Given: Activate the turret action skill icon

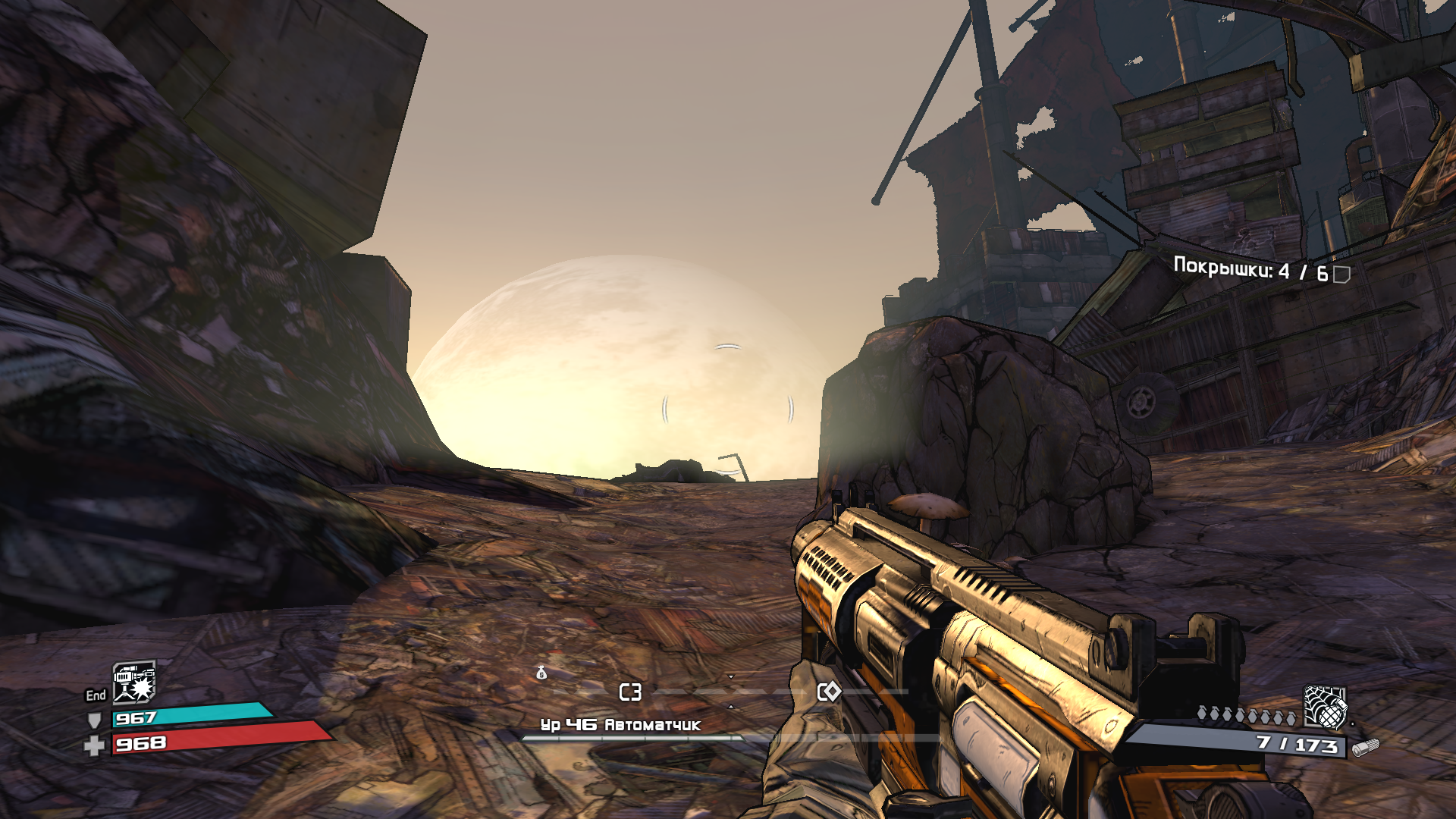Looking at the screenshot, I should coord(134,682).
